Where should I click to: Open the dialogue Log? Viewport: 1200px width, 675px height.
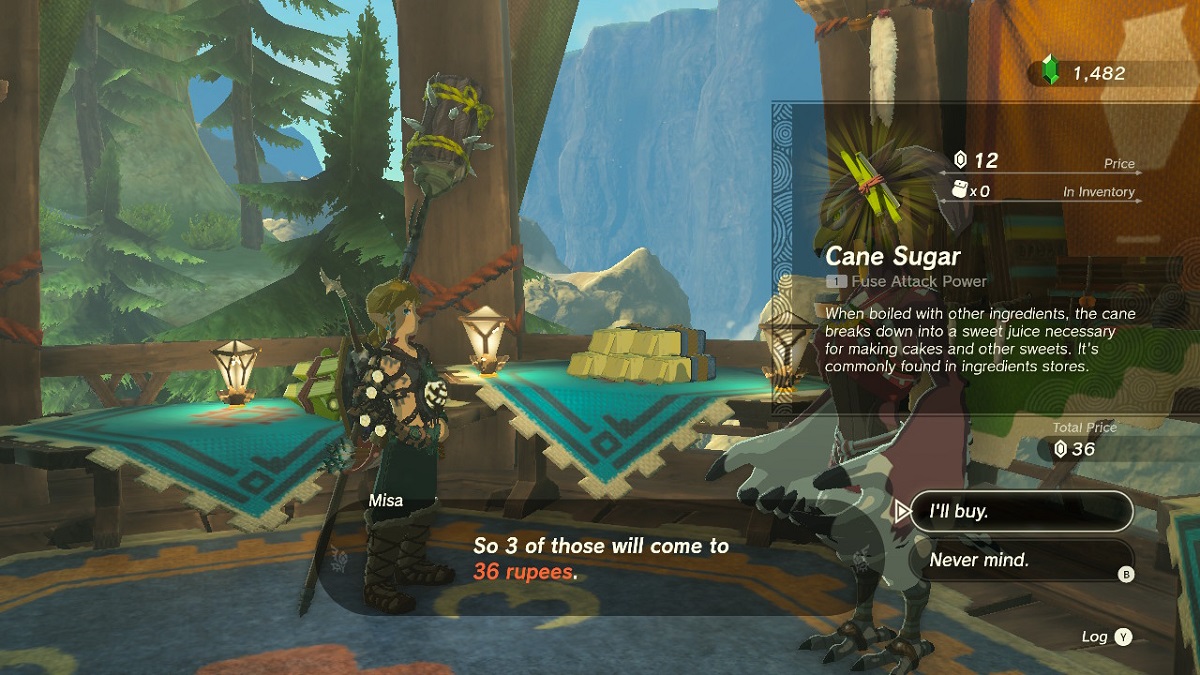click(1108, 637)
